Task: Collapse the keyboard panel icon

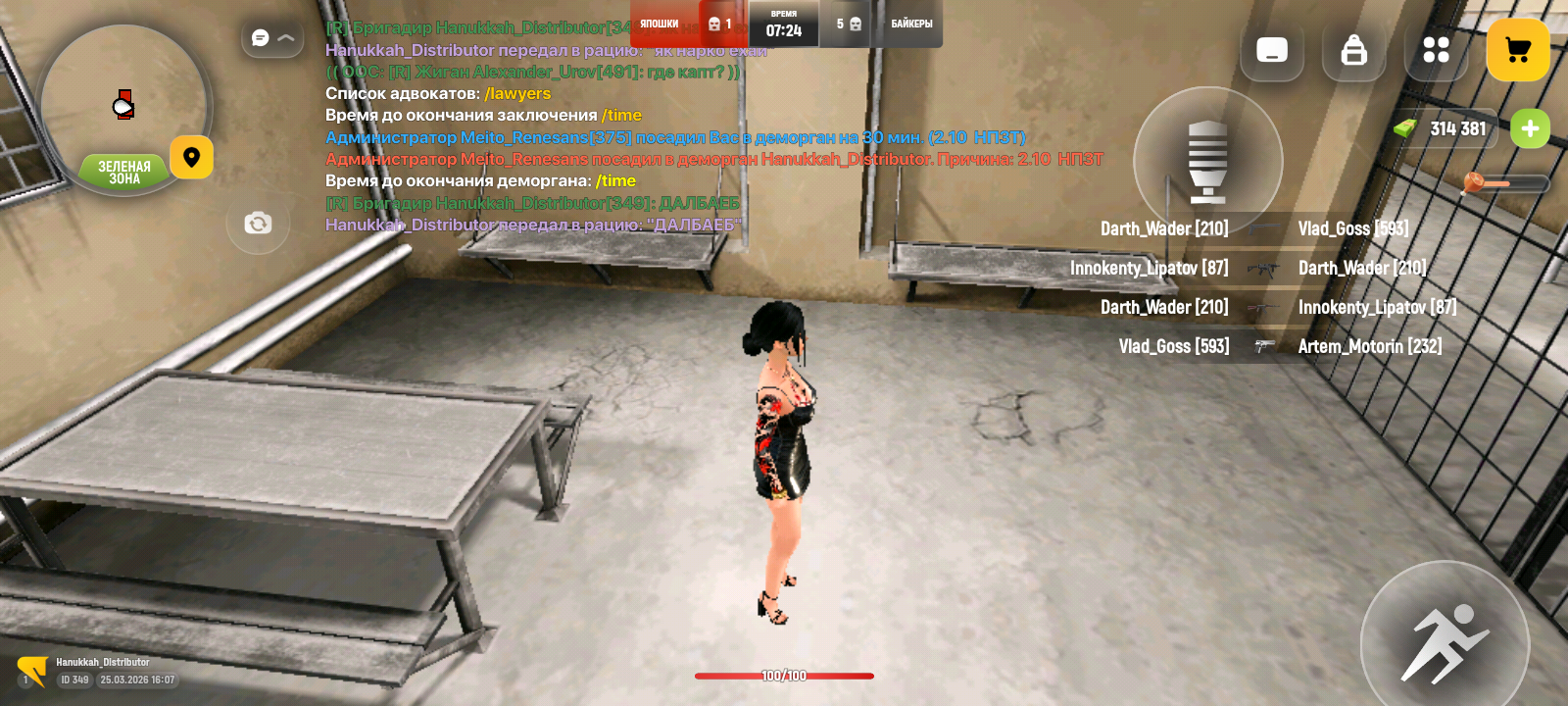Action: pyautogui.click(x=1272, y=51)
